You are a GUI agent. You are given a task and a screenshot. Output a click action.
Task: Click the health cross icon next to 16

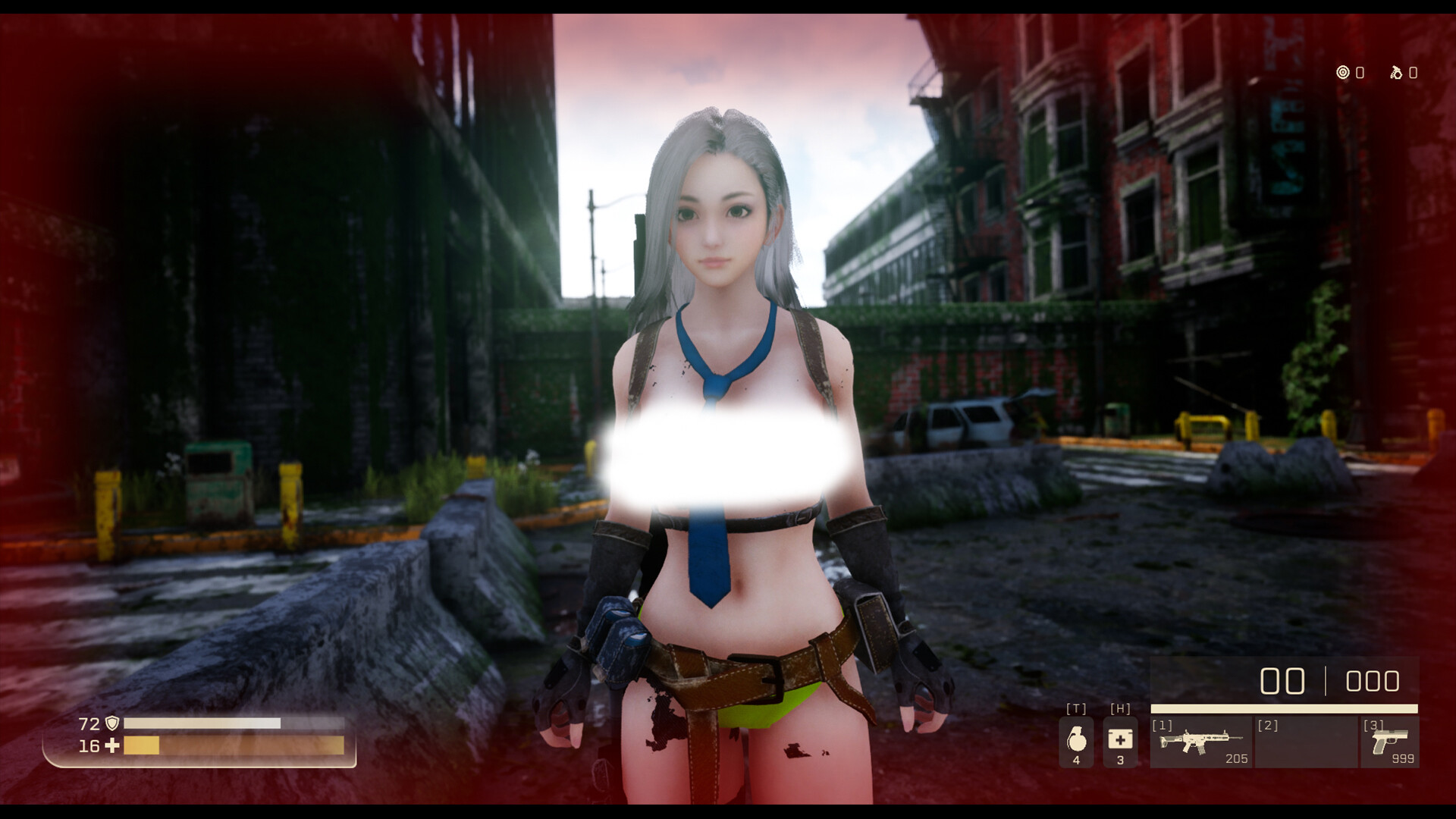(111, 746)
